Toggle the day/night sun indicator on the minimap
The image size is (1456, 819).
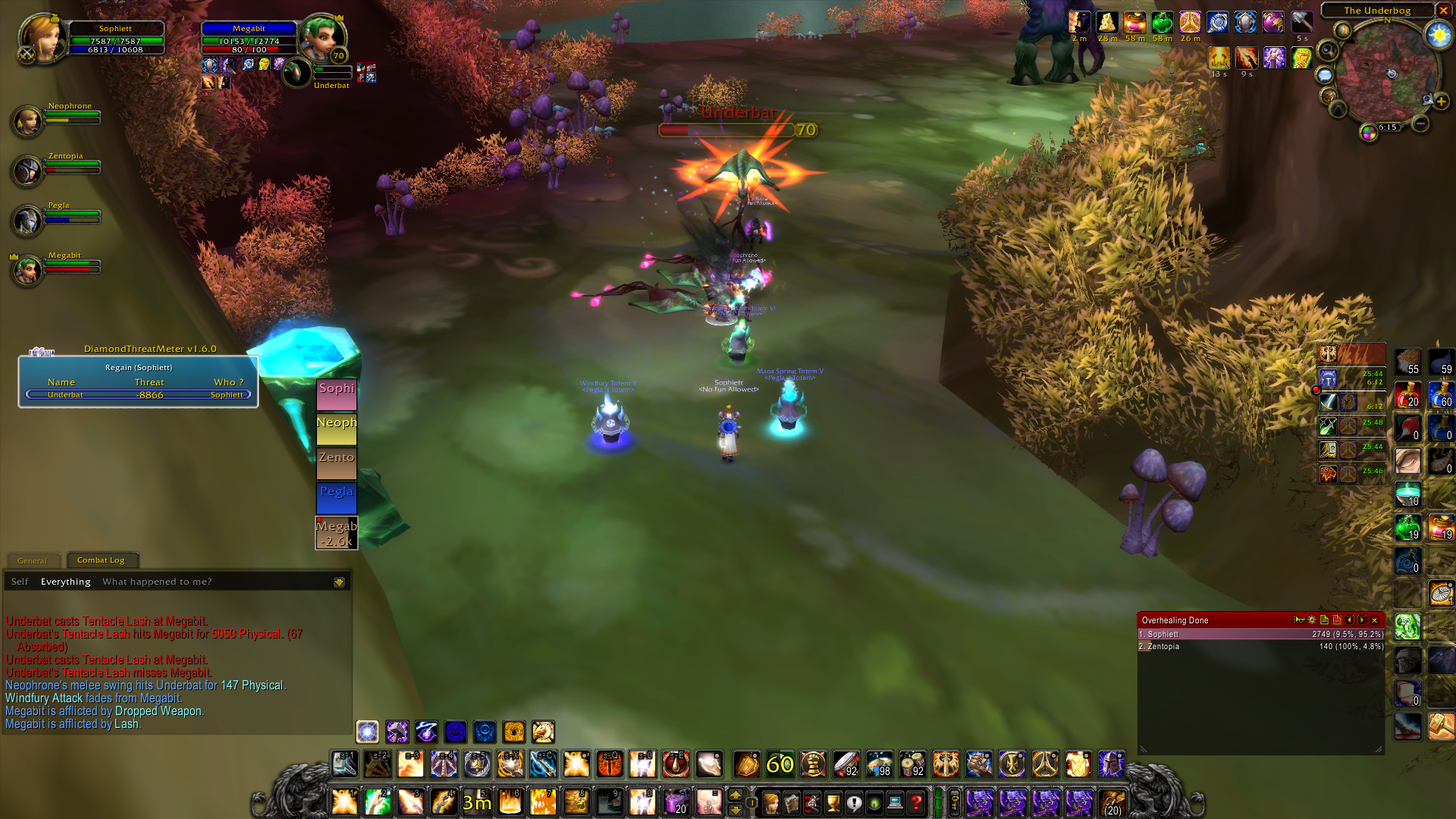(1439, 36)
